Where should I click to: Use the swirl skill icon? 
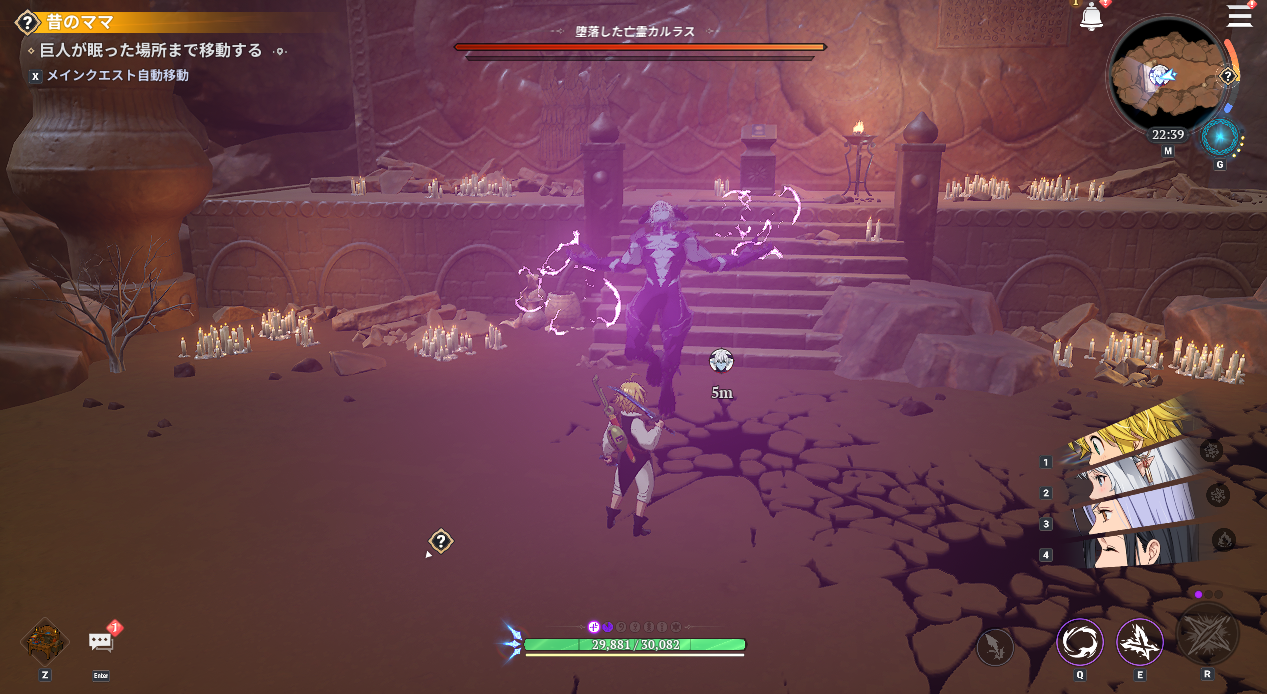click(x=1080, y=643)
